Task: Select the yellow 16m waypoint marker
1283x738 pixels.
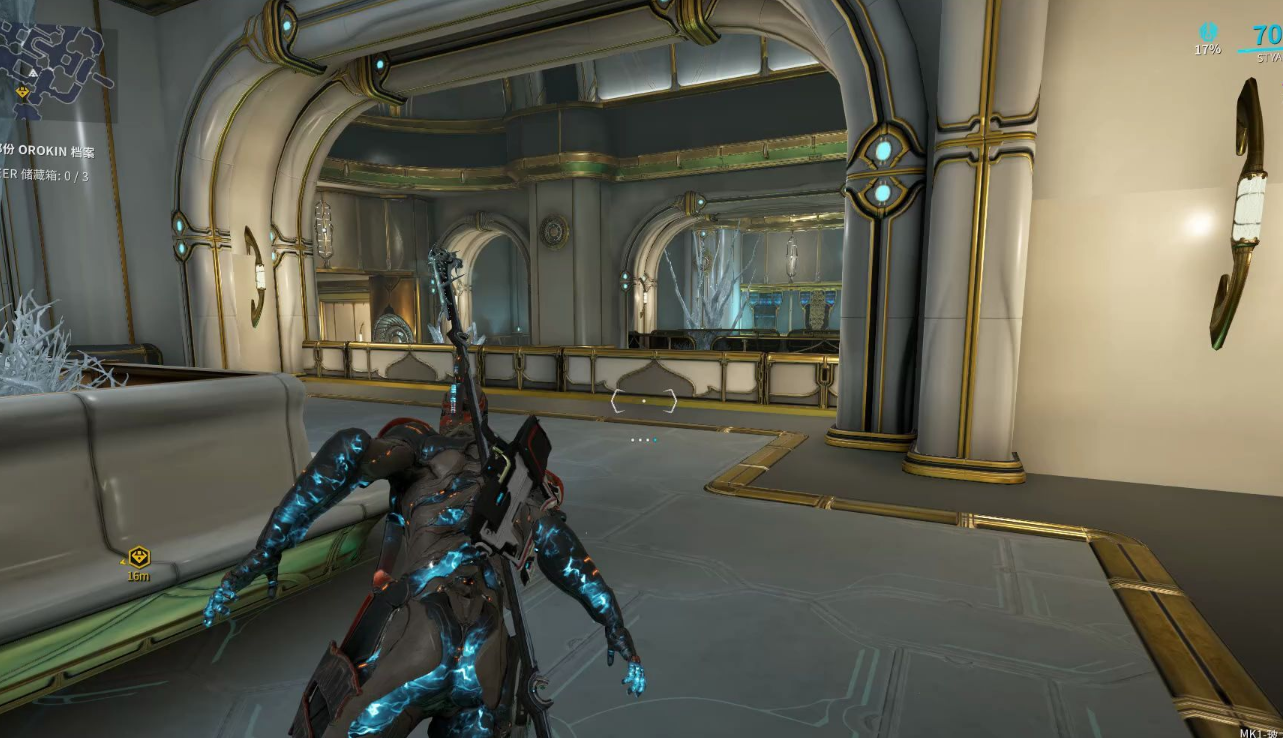Action: pos(139,557)
